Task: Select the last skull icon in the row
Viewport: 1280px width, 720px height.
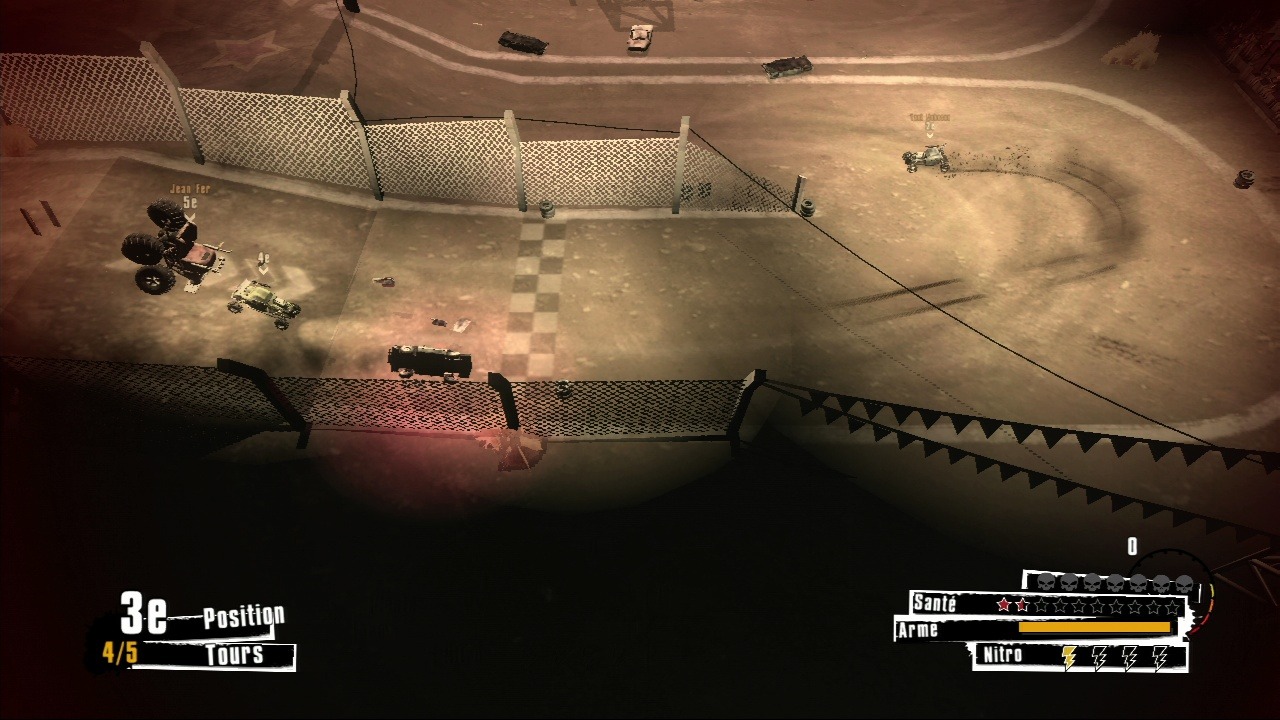Action: [x=1184, y=581]
